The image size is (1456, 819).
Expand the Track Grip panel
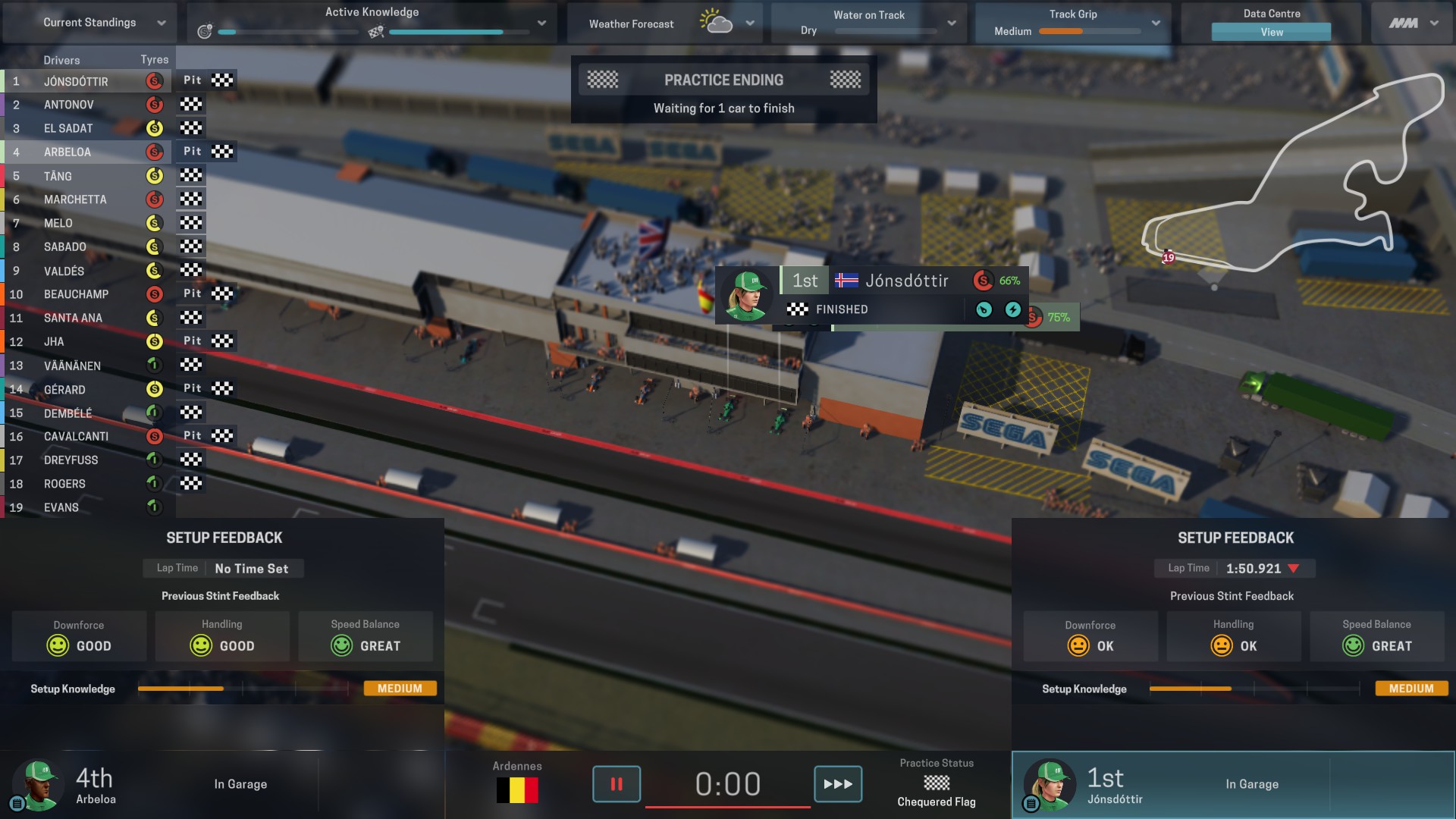click(x=1155, y=24)
